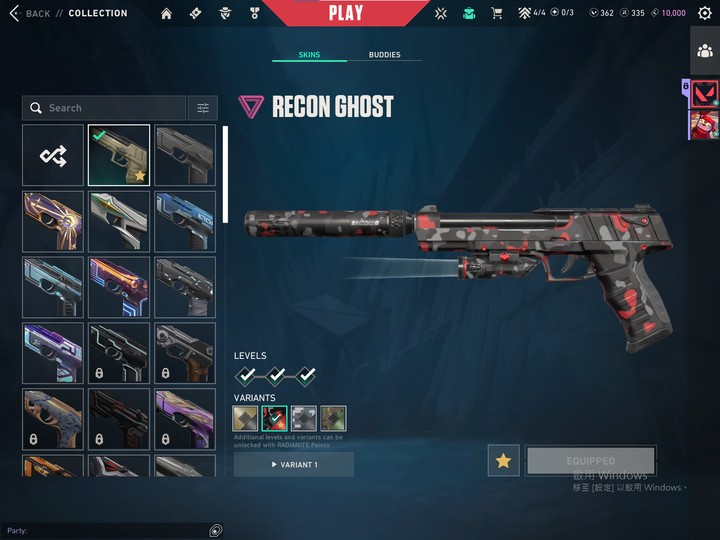Choose the randomize shuffle skin tile

coord(53,155)
